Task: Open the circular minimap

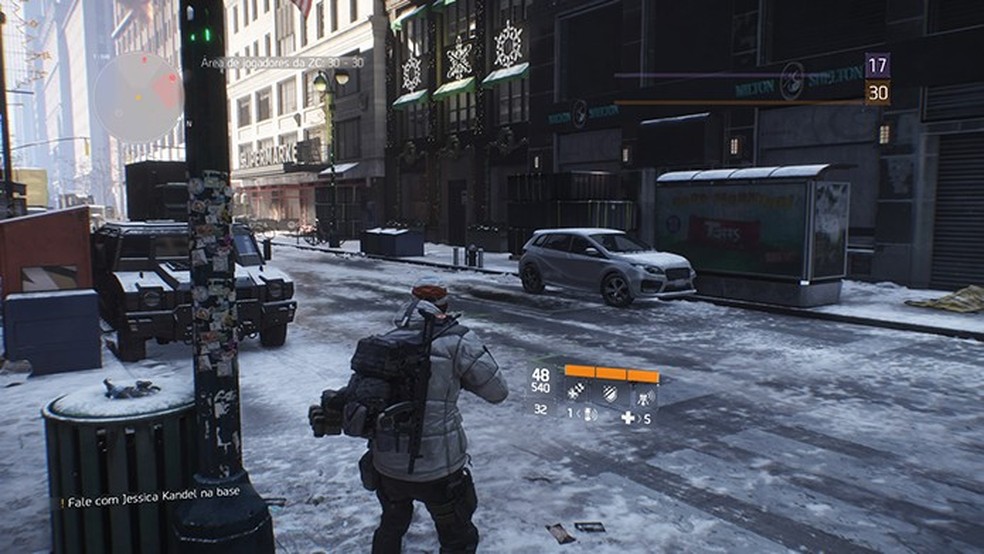Action: (x=137, y=97)
